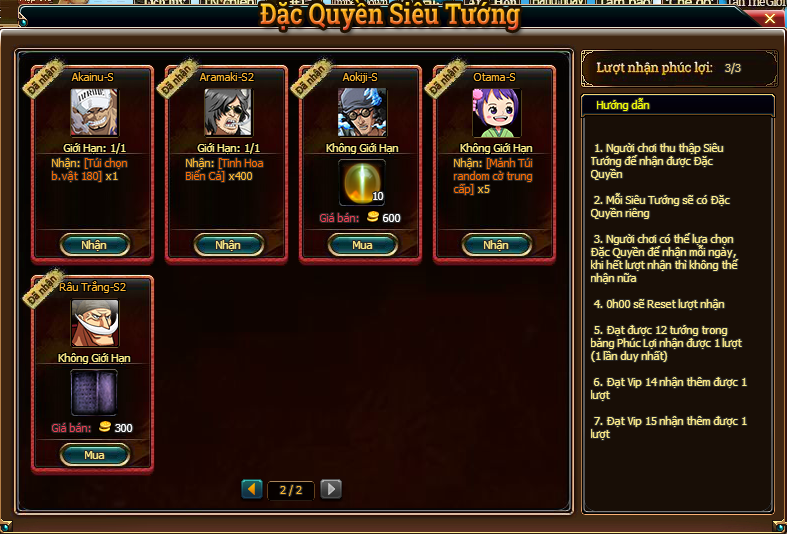
Task: Claim the Otama-S privilege reward
Action: [496, 245]
